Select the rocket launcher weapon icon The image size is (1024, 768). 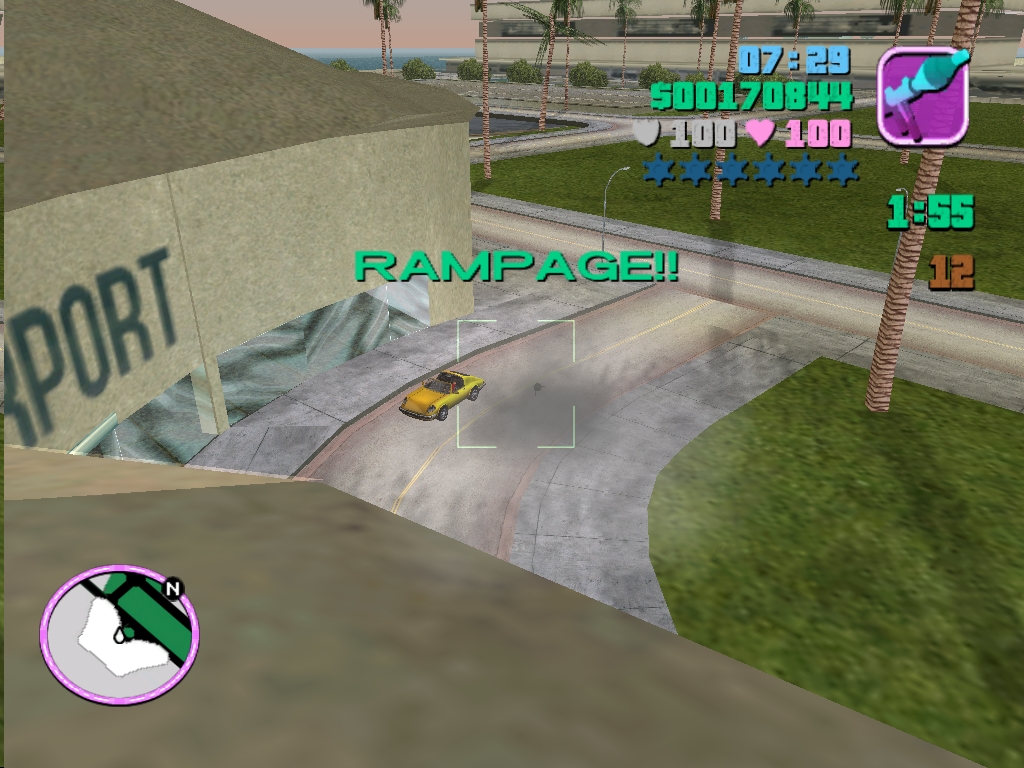[x=923, y=96]
